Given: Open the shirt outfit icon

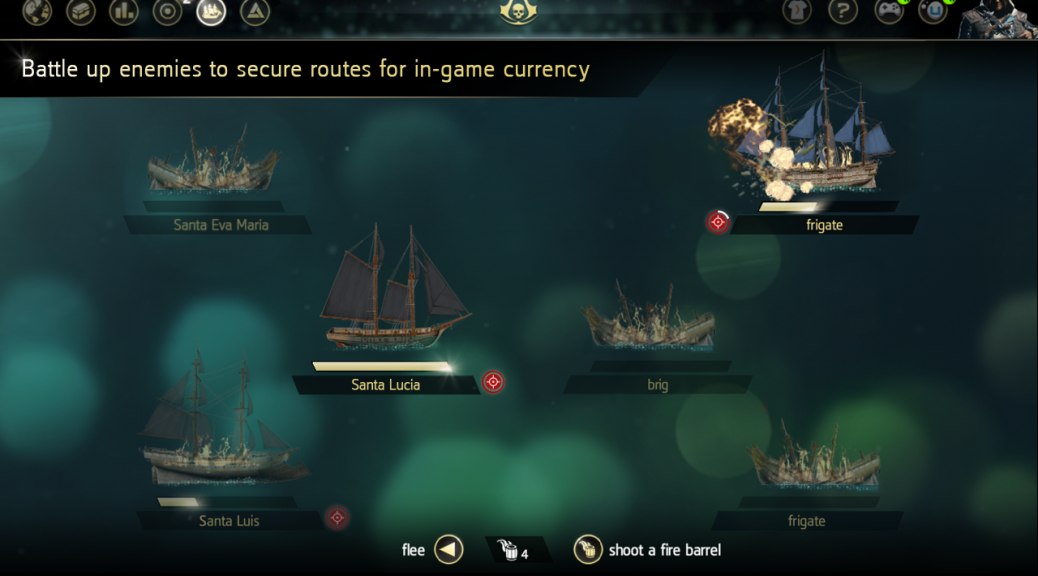Looking at the screenshot, I should pyautogui.click(x=797, y=11).
